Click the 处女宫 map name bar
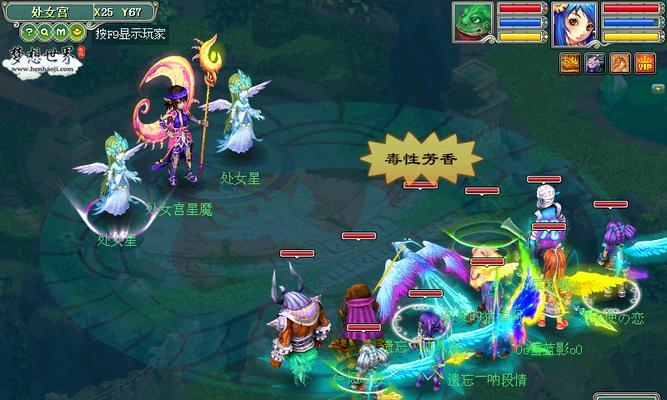 pyautogui.click(x=51, y=11)
